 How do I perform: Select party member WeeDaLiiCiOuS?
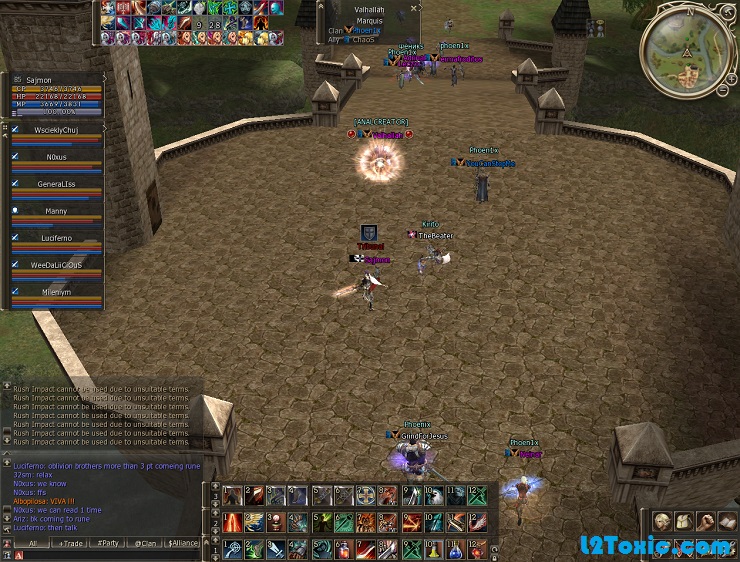click(x=56, y=265)
